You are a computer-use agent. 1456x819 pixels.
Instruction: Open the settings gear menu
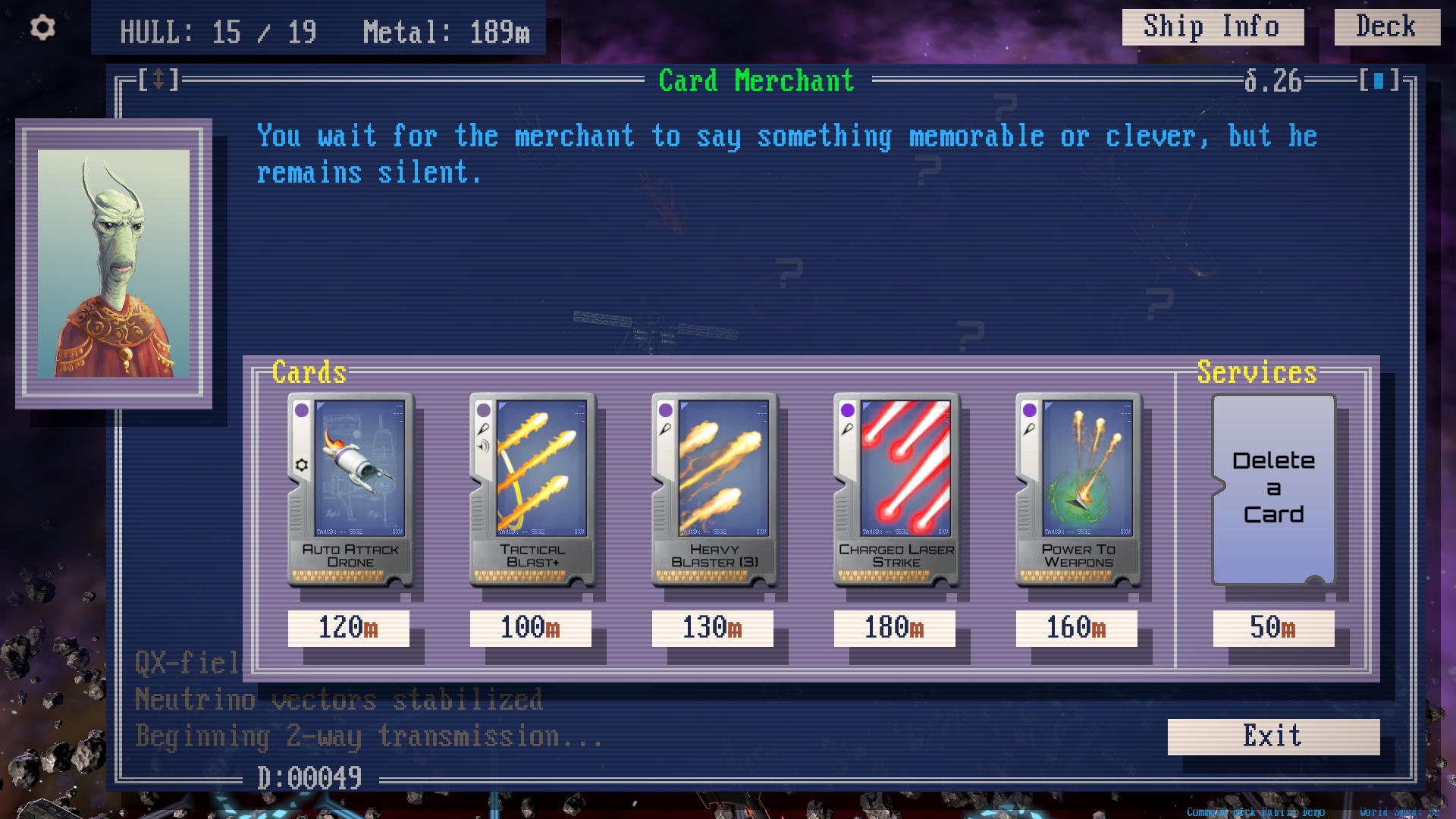(42, 28)
